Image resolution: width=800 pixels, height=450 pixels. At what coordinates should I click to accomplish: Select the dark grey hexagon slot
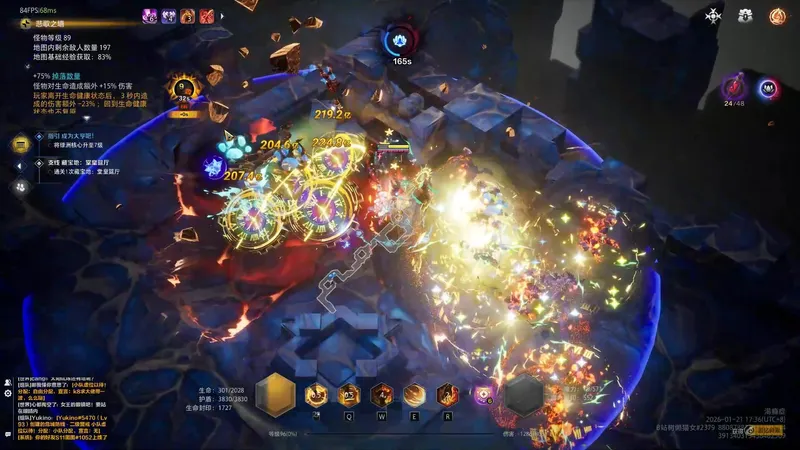tap(524, 395)
